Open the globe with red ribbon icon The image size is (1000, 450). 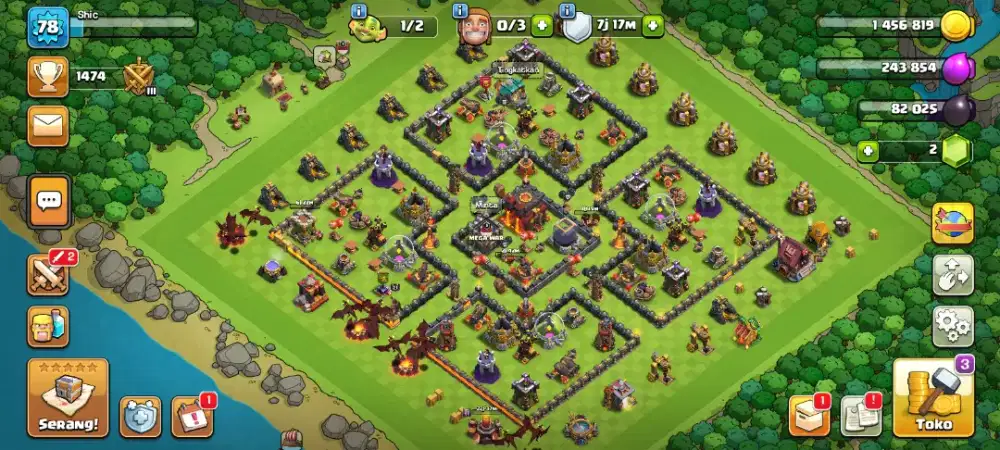952,222
